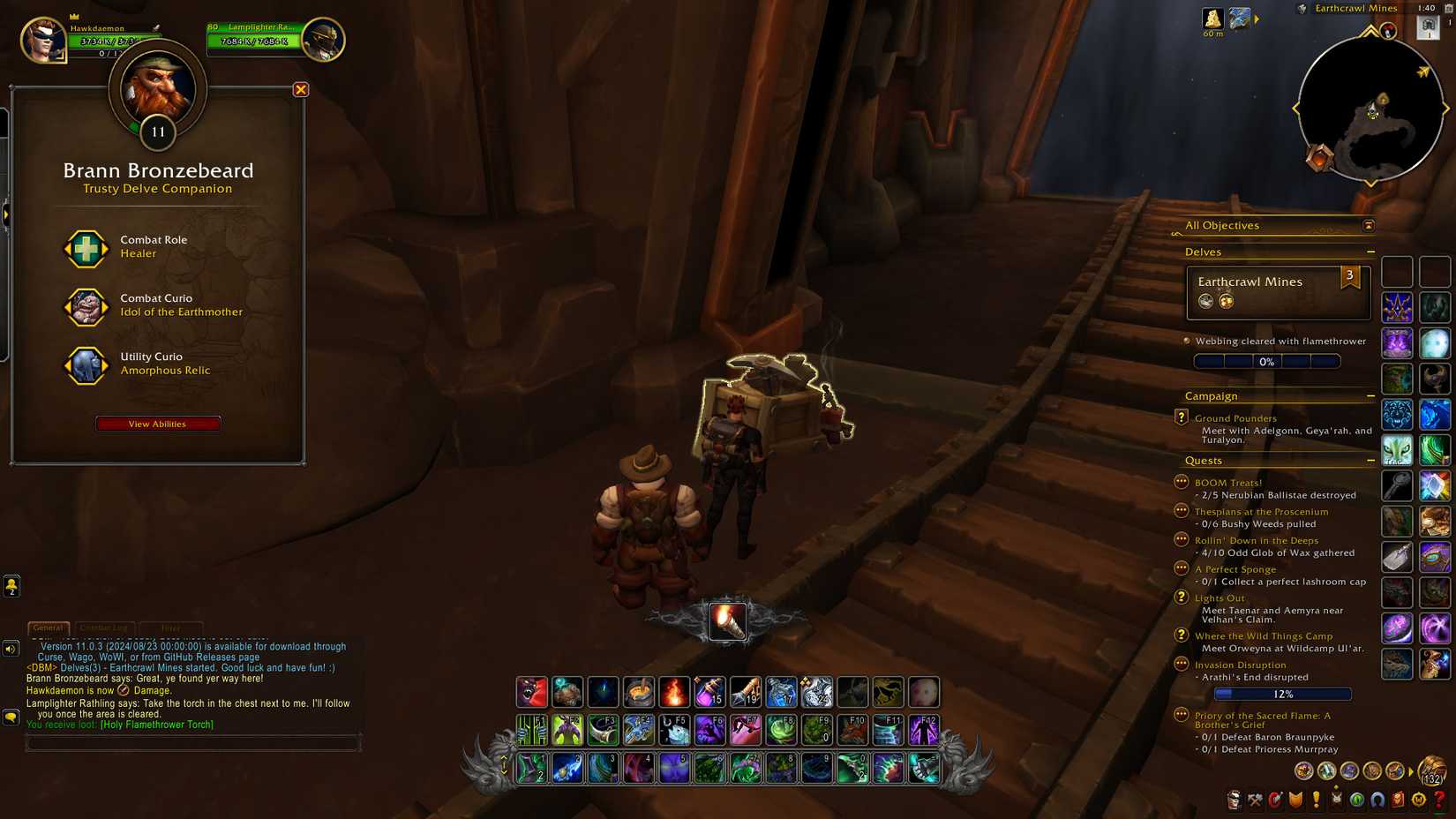Click the webbing cleared progress bar
Viewport: 1456px width, 819px height.
point(1267,361)
